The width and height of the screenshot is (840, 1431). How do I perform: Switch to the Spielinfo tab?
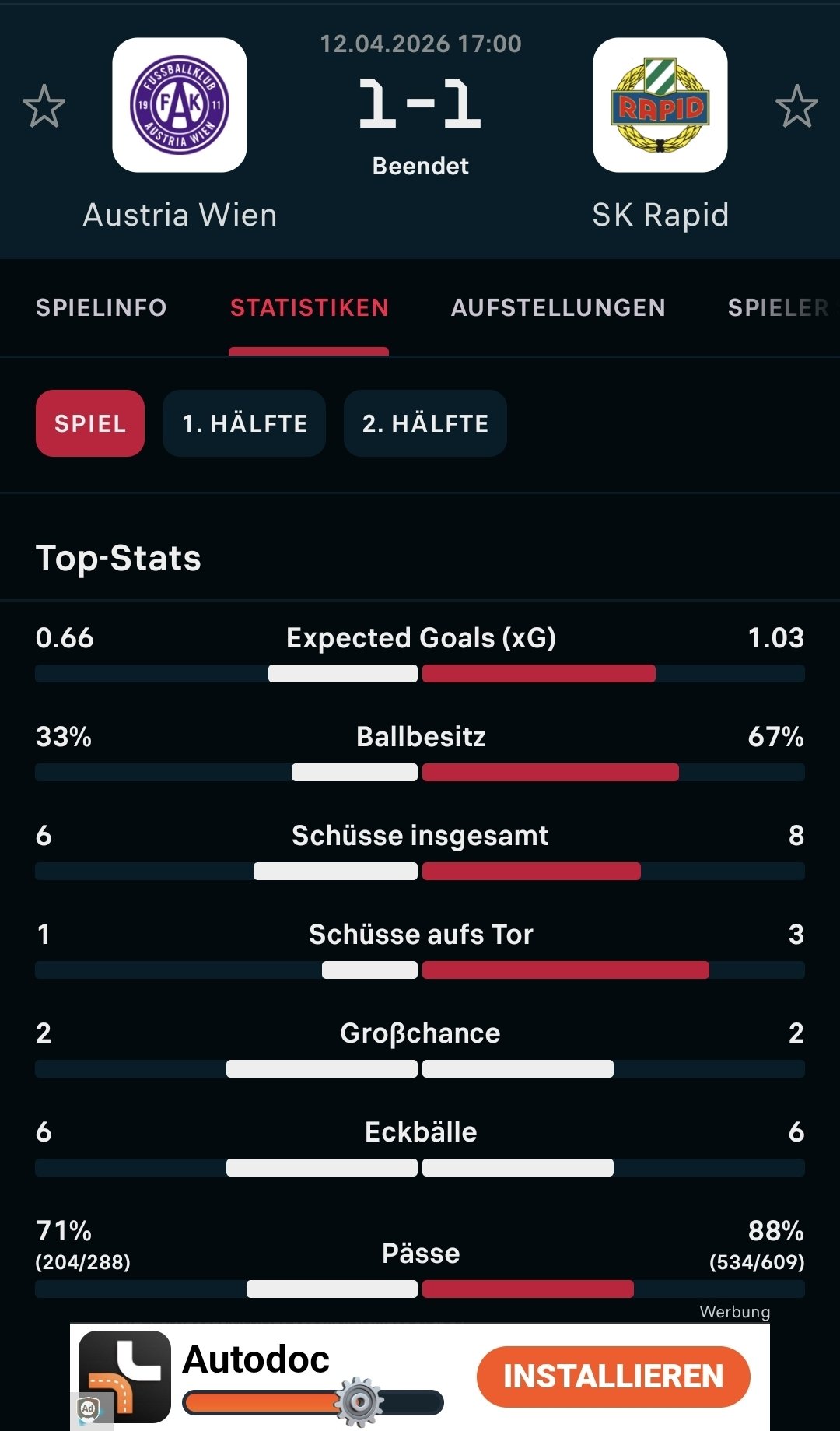pos(101,307)
